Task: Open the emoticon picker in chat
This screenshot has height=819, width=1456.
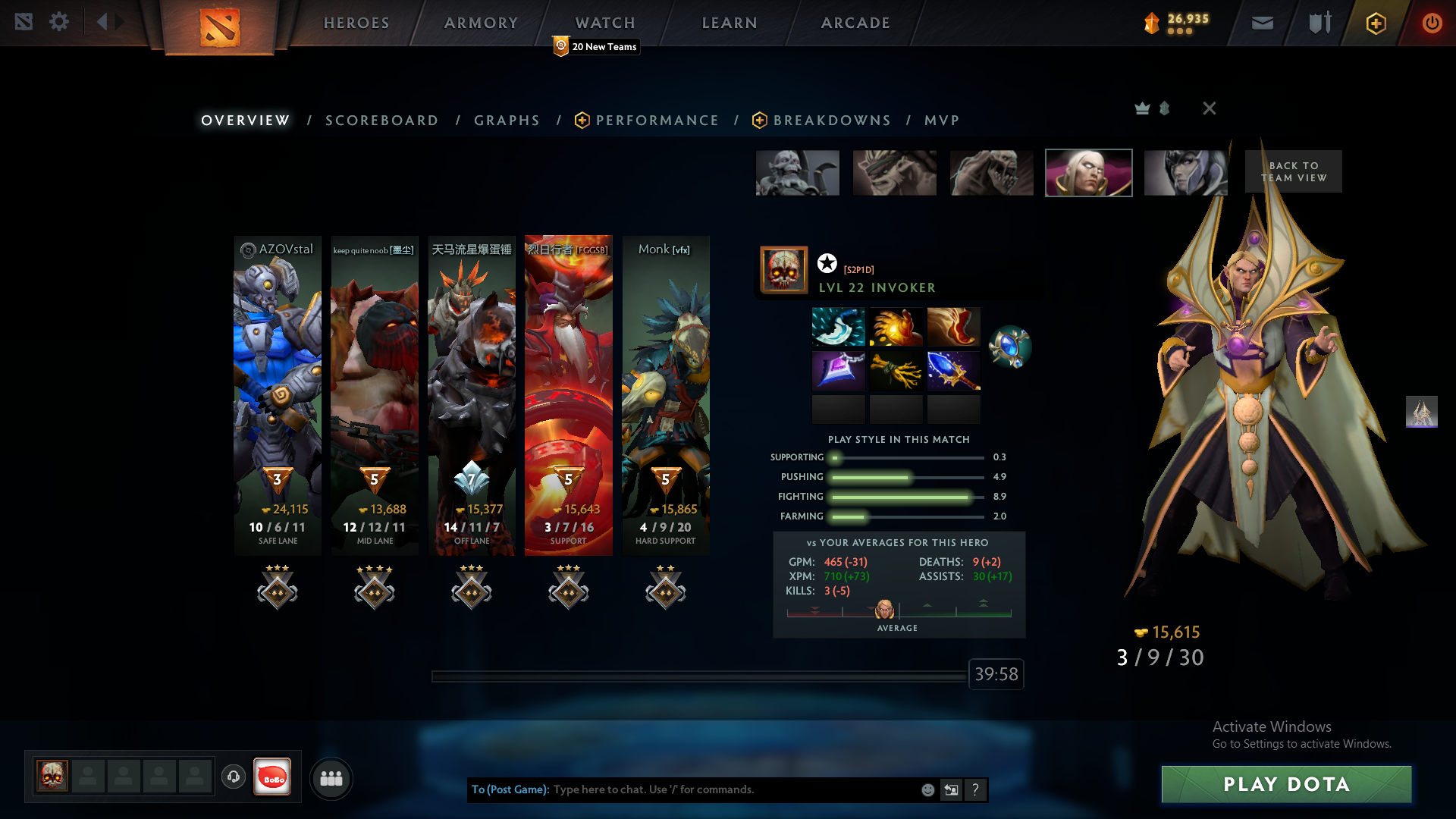Action: (927, 789)
